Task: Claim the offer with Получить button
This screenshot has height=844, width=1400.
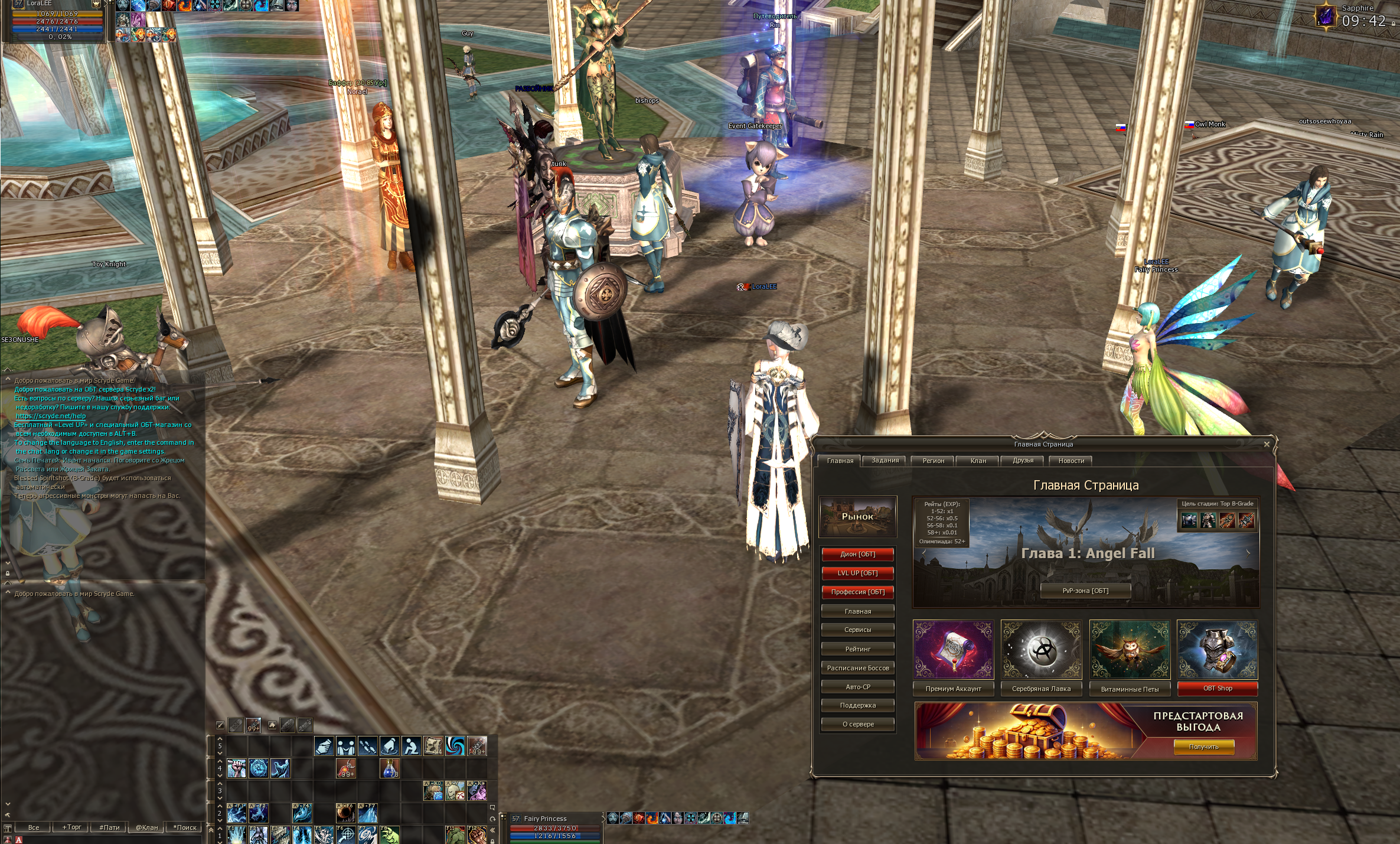Action: pos(1203,747)
